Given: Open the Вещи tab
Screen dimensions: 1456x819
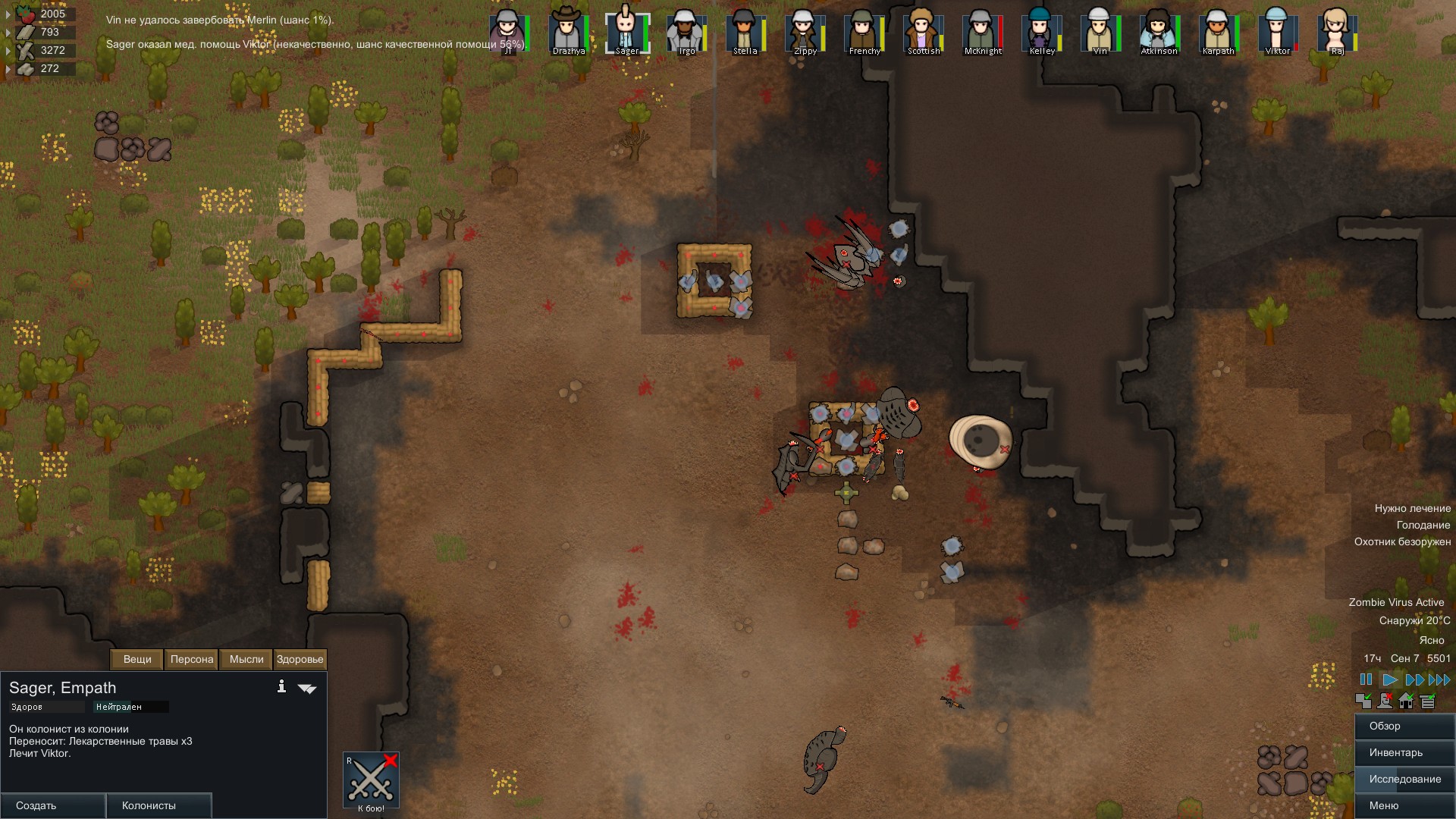Looking at the screenshot, I should point(137,659).
